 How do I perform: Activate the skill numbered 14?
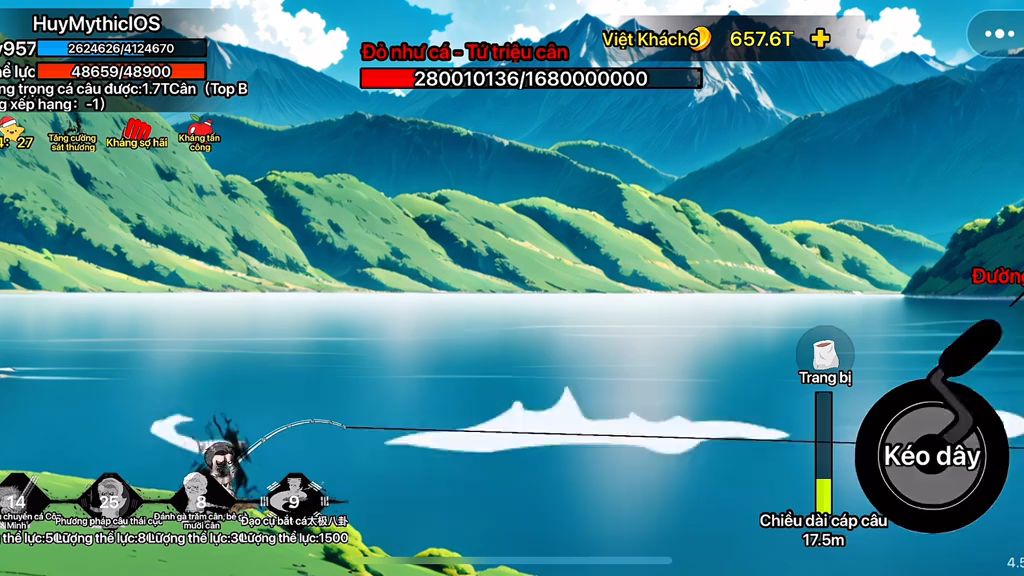tap(18, 499)
